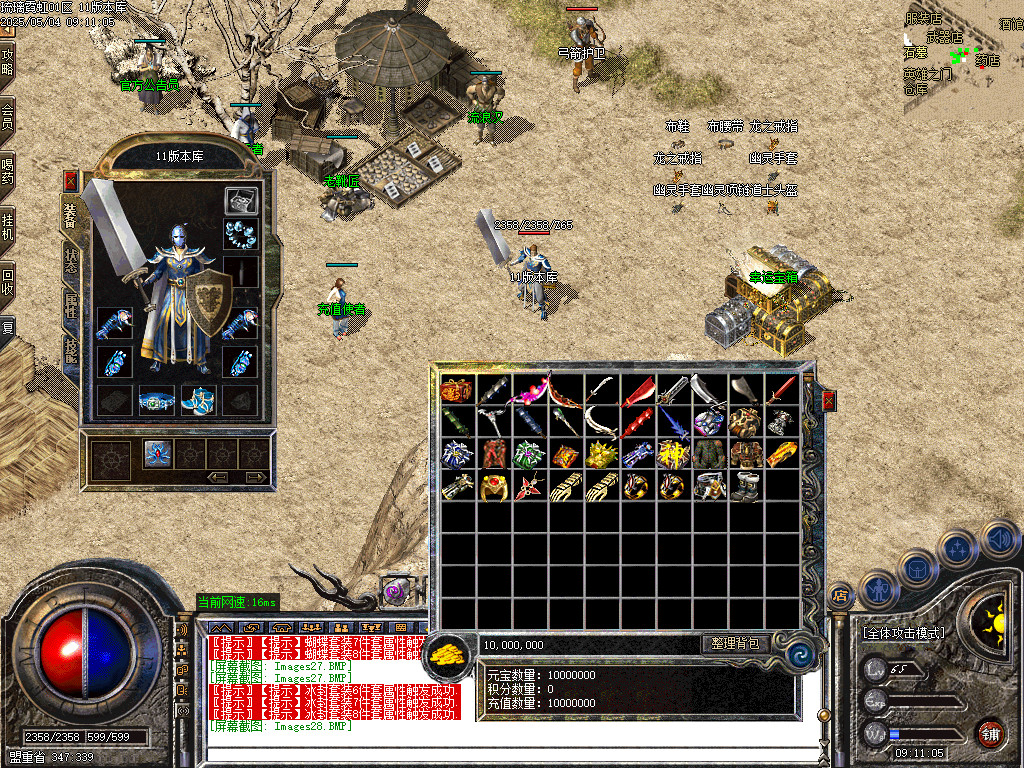The image size is (1024, 768).
Task: Click the equipped blue necklace slot
Action: pos(240,234)
